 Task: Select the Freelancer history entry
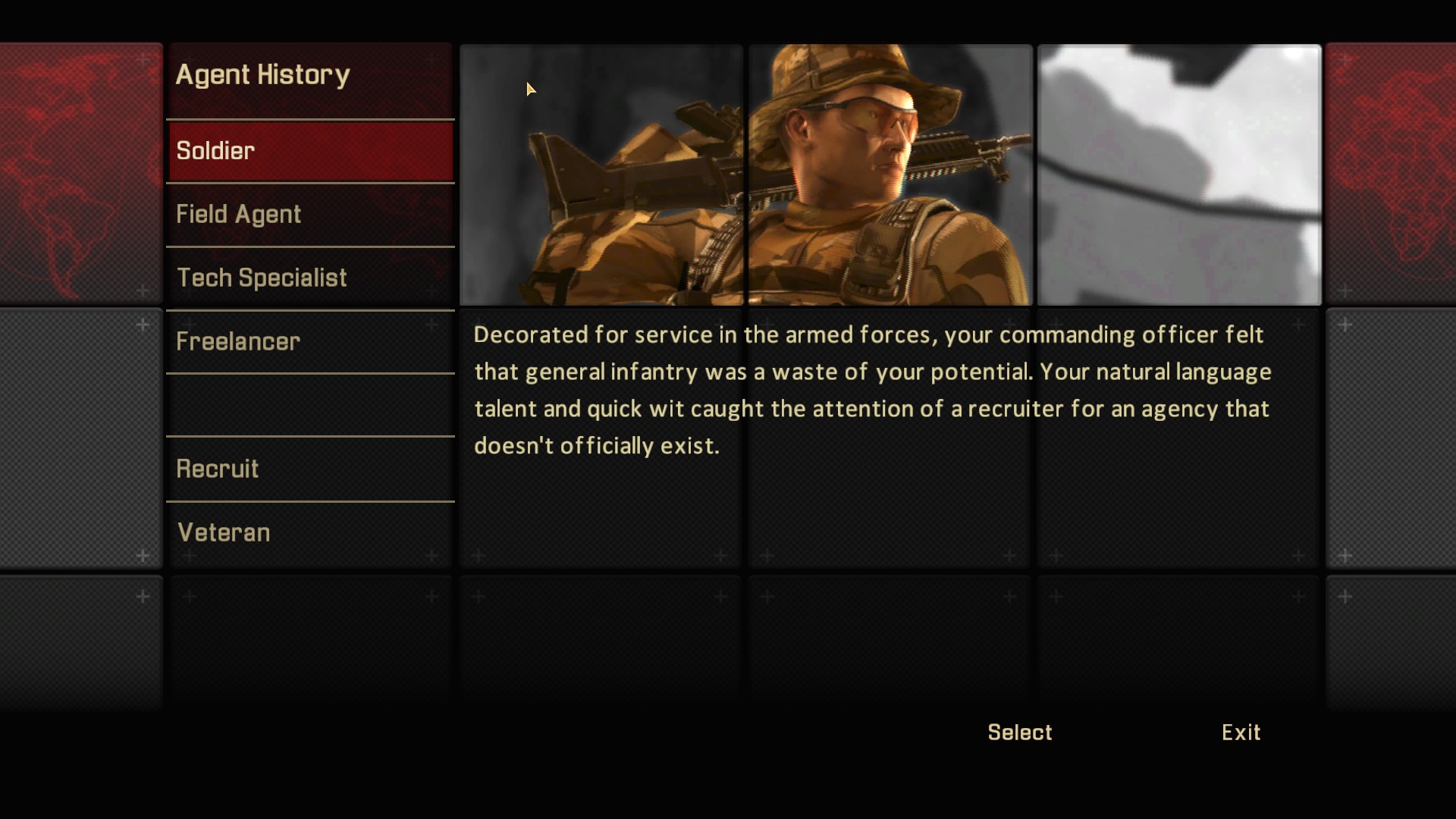(310, 342)
